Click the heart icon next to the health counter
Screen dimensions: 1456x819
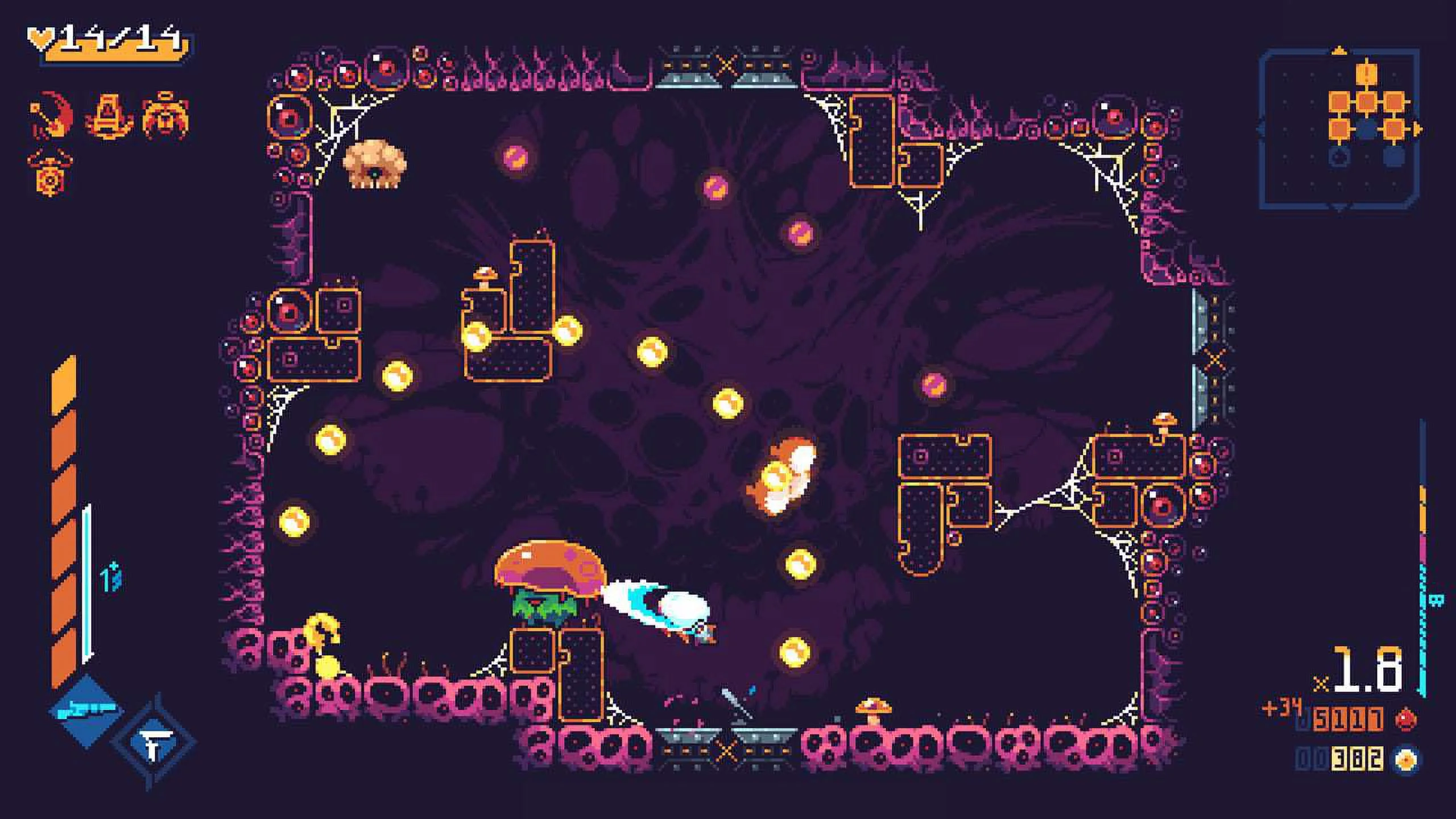(41, 39)
